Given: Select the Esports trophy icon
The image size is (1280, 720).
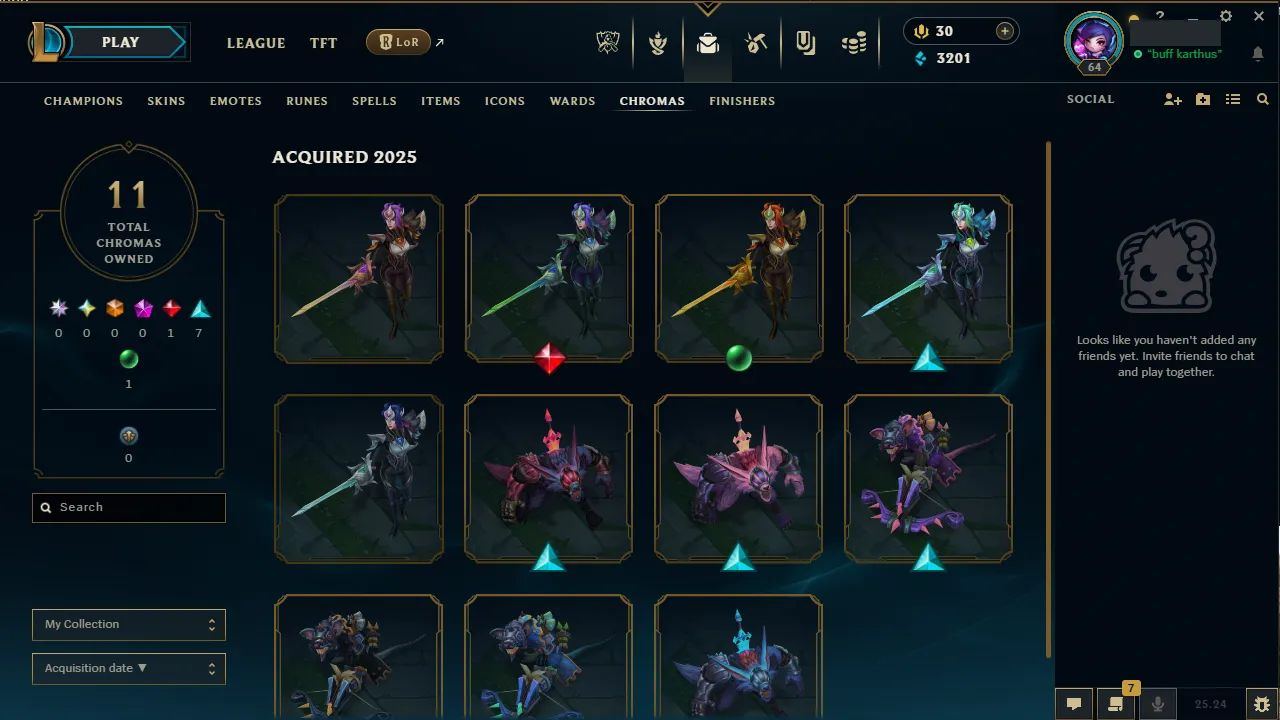Looking at the screenshot, I should point(608,42).
